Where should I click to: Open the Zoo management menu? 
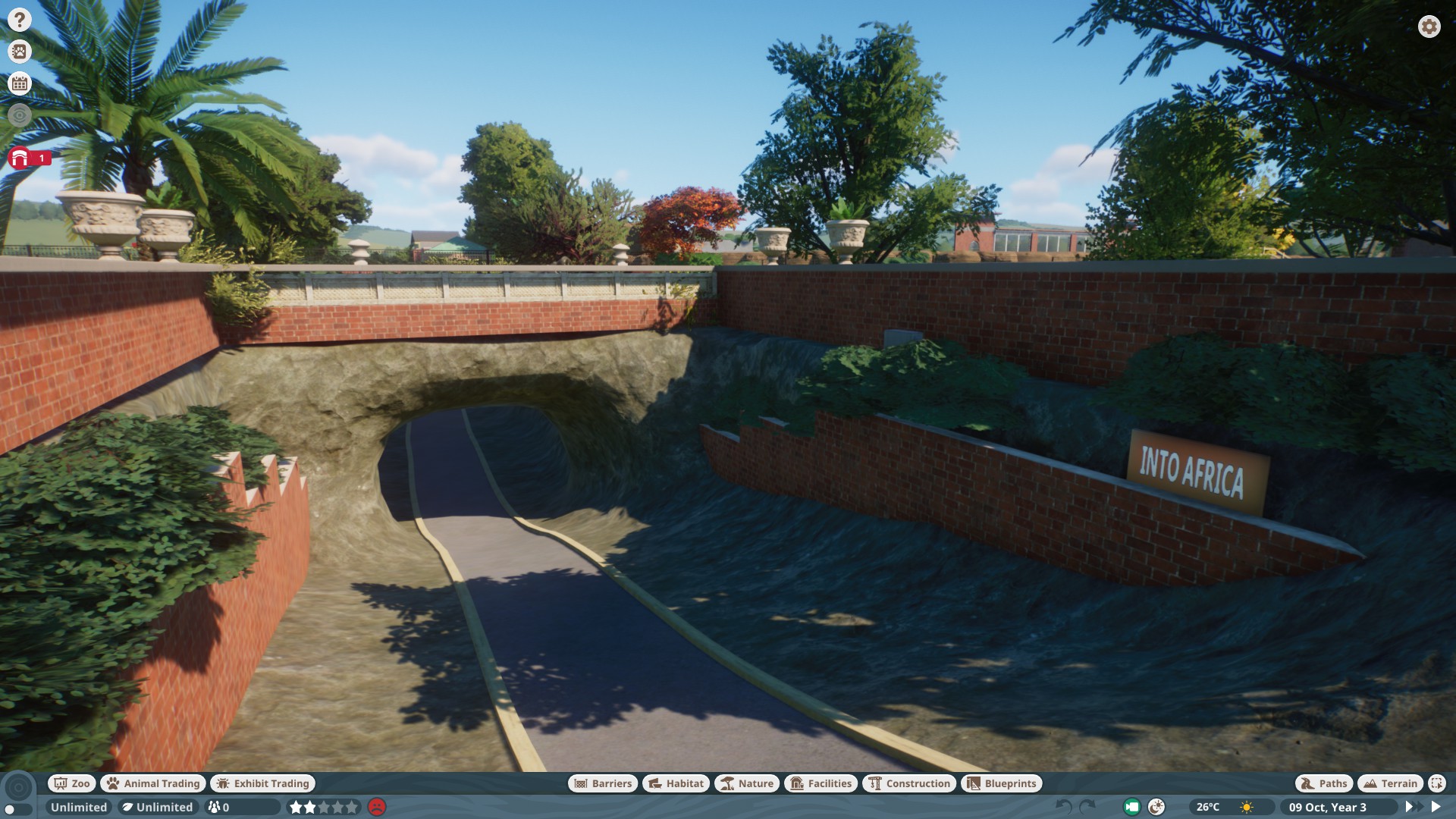[x=72, y=783]
